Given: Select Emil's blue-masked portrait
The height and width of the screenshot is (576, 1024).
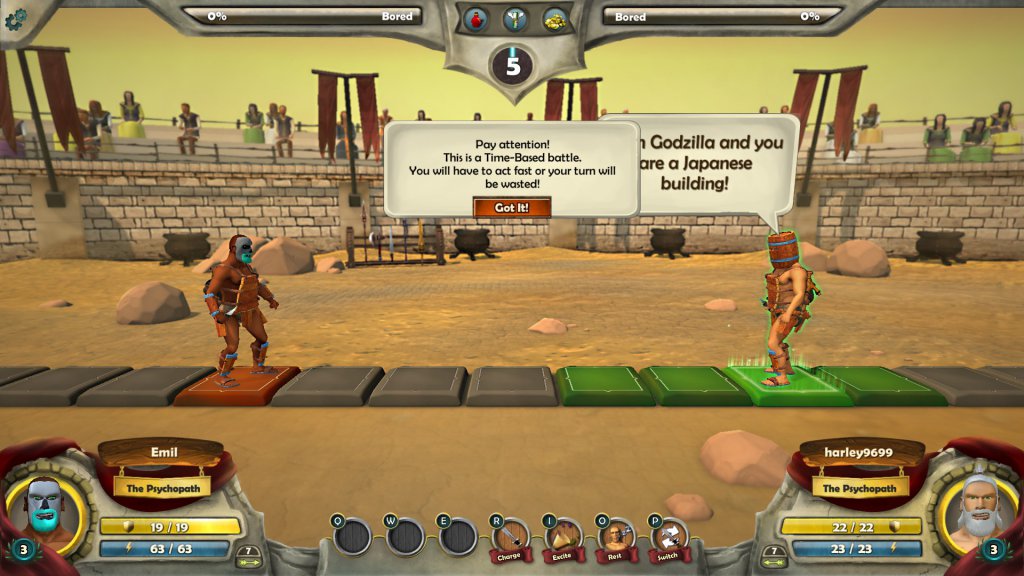Looking at the screenshot, I should point(46,506).
